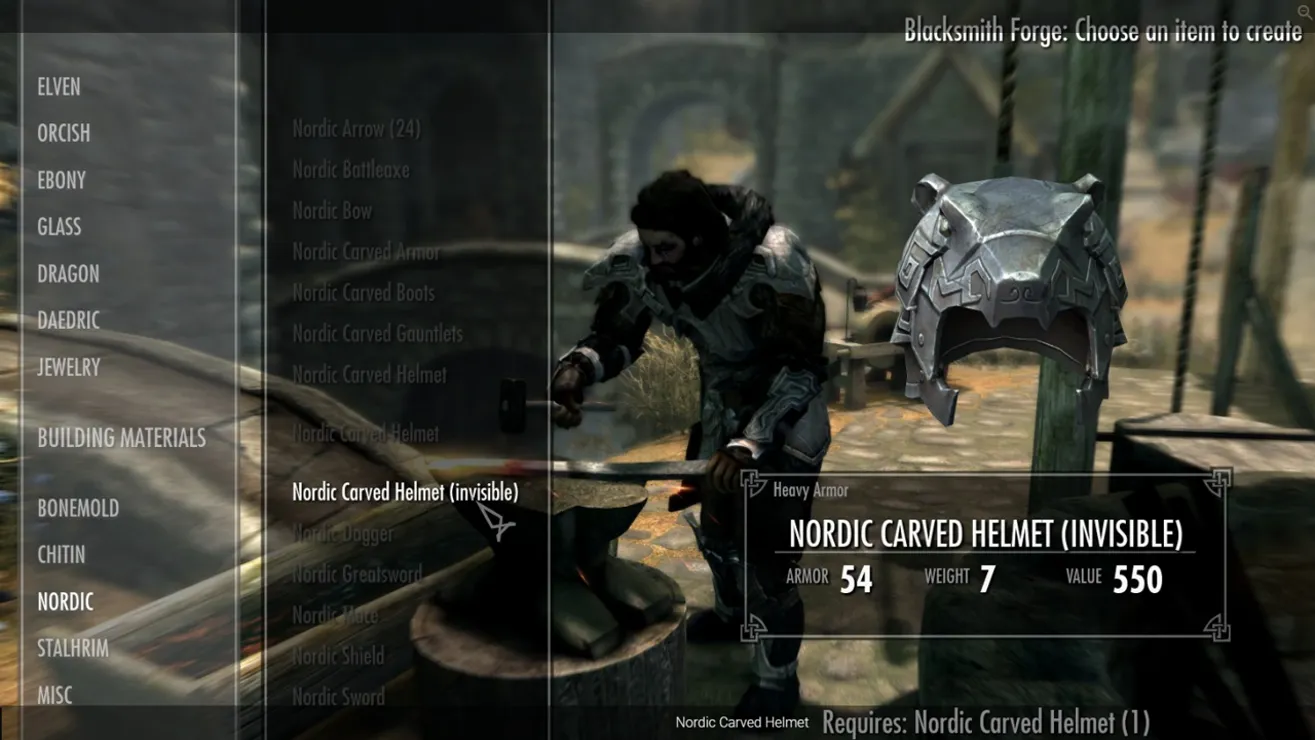Select the DRAGON category
The height and width of the screenshot is (740, 1315).
click(x=67, y=274)
